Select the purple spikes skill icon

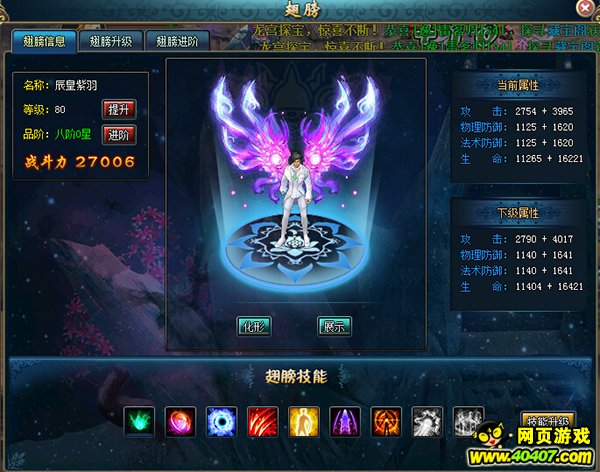[x=344, y=421]
